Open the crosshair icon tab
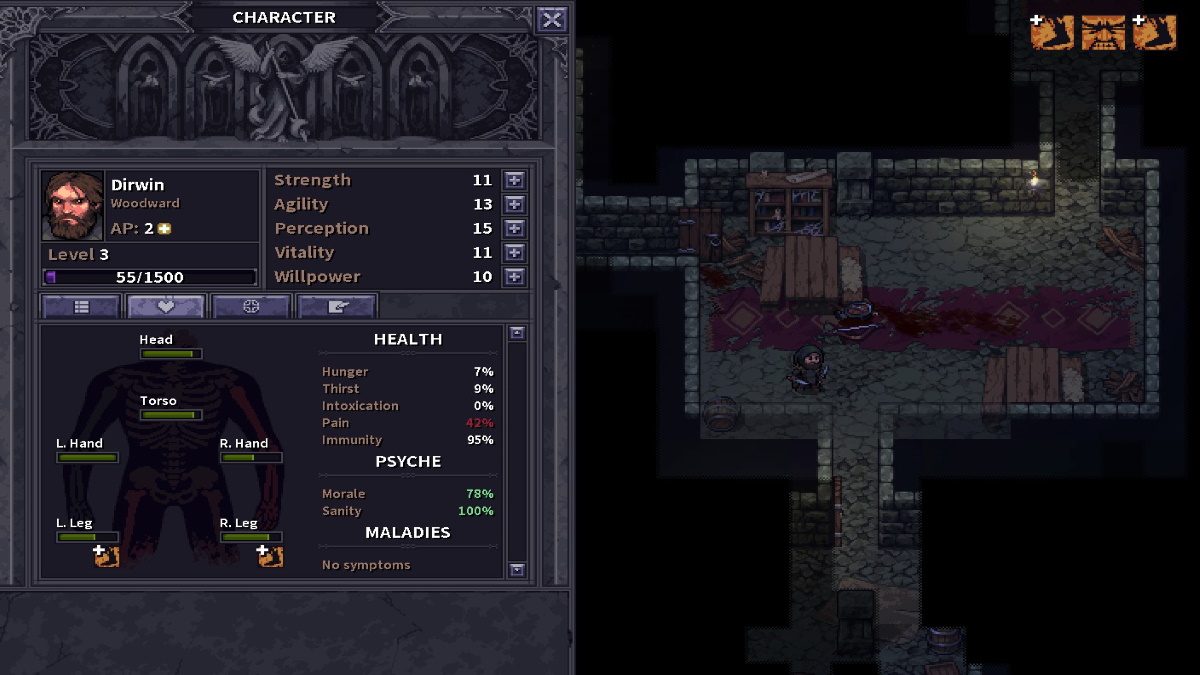The width and height of the screenshot is (1200, 675). pos(251,307)
